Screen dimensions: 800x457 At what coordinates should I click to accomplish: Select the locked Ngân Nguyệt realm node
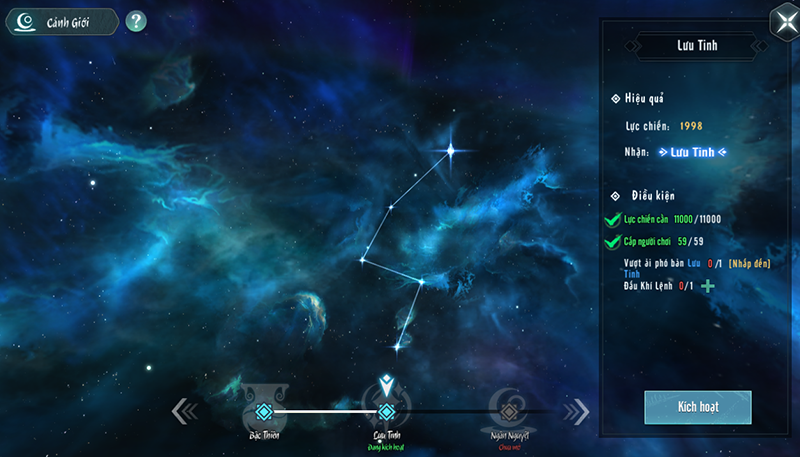point(508,410)
